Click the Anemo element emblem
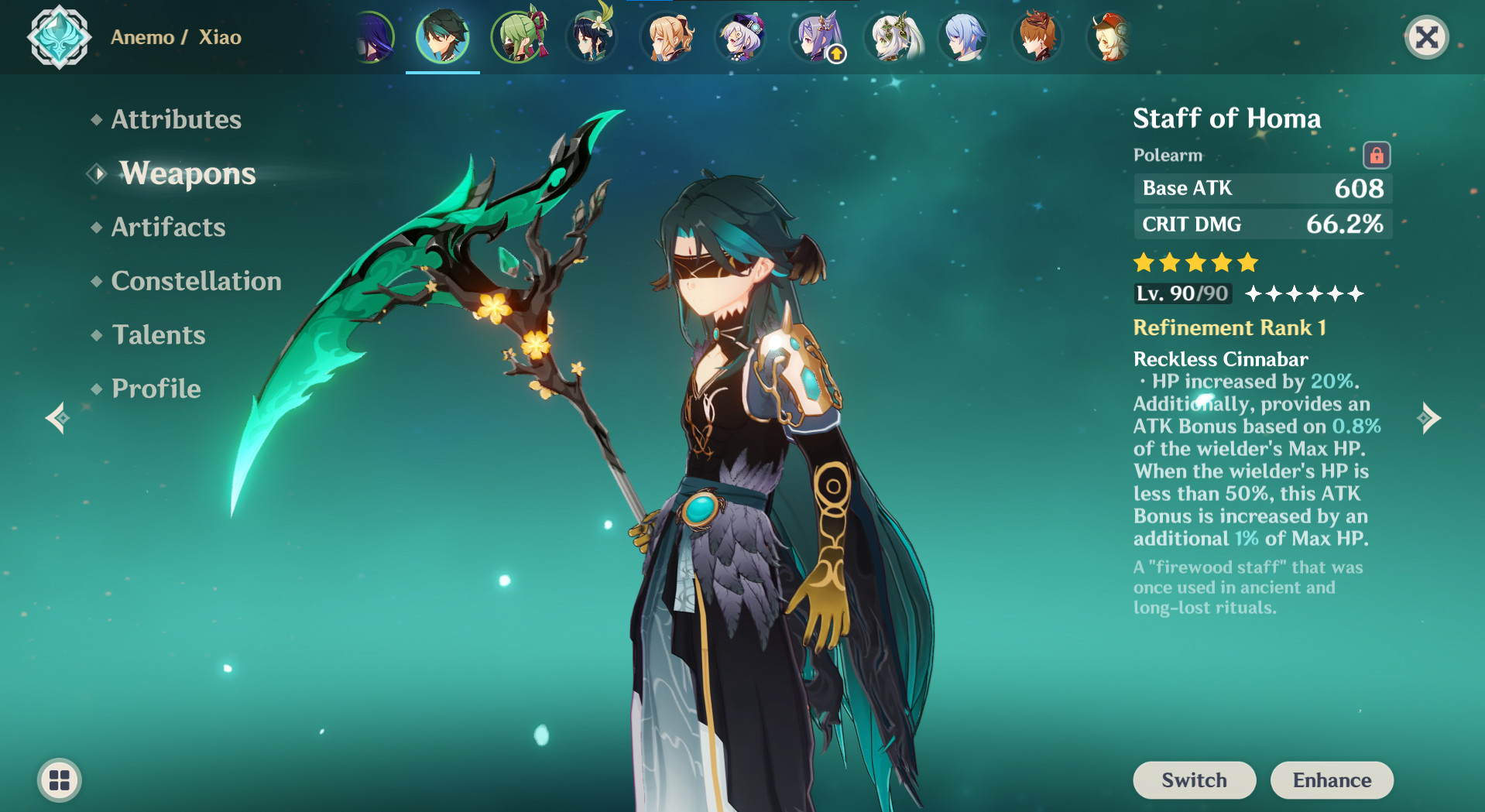This screenshot has width=1485, height=812. click(x=59, y=36)
